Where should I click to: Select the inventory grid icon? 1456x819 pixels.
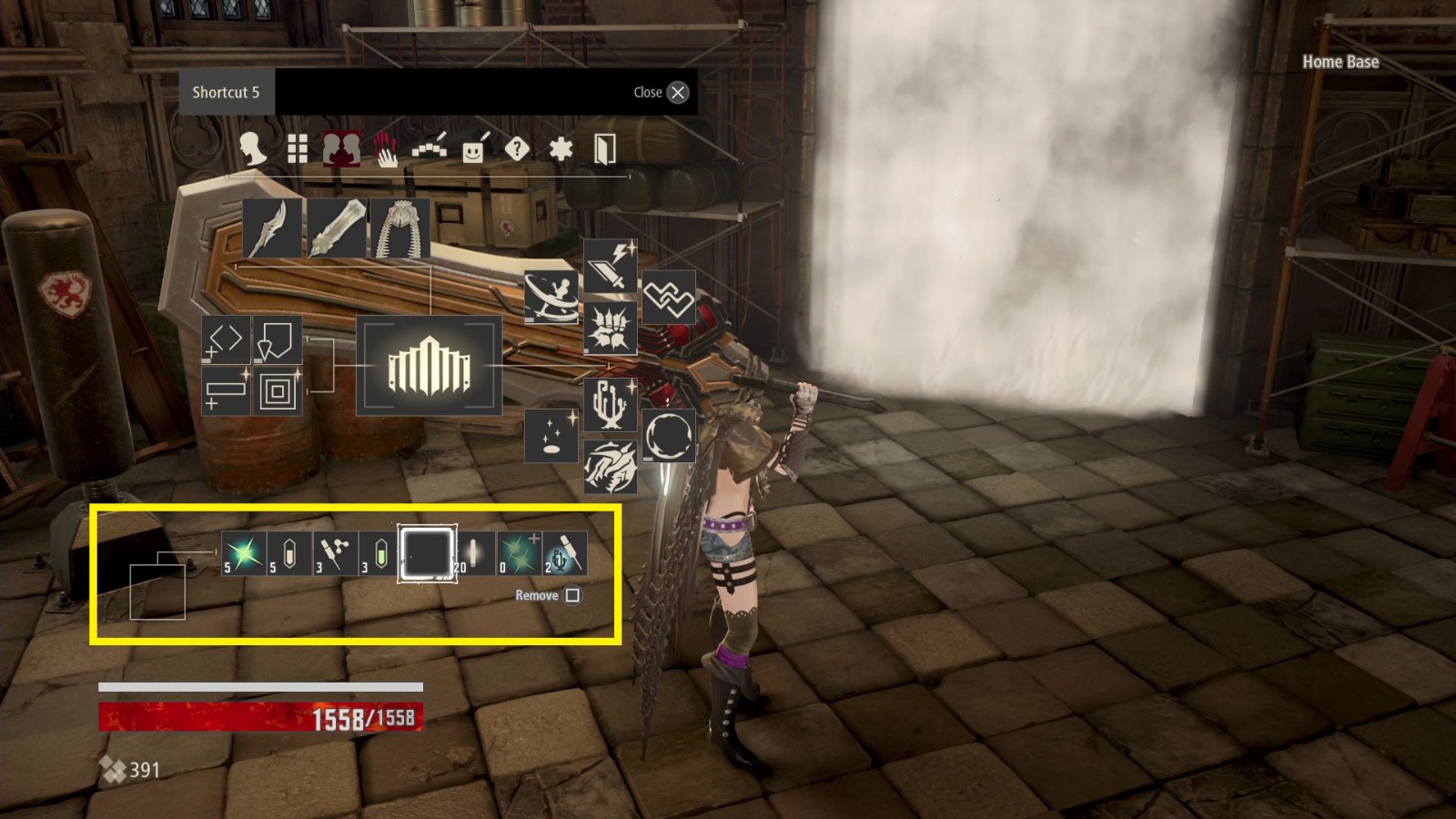[296, 147]
